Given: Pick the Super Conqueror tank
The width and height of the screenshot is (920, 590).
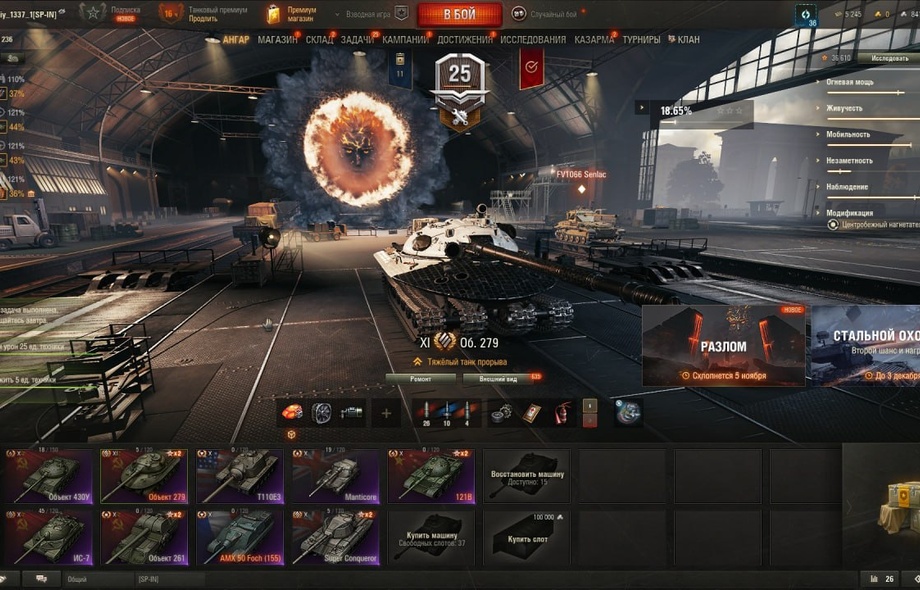Looking at the screenshot, I should (336, 538).
